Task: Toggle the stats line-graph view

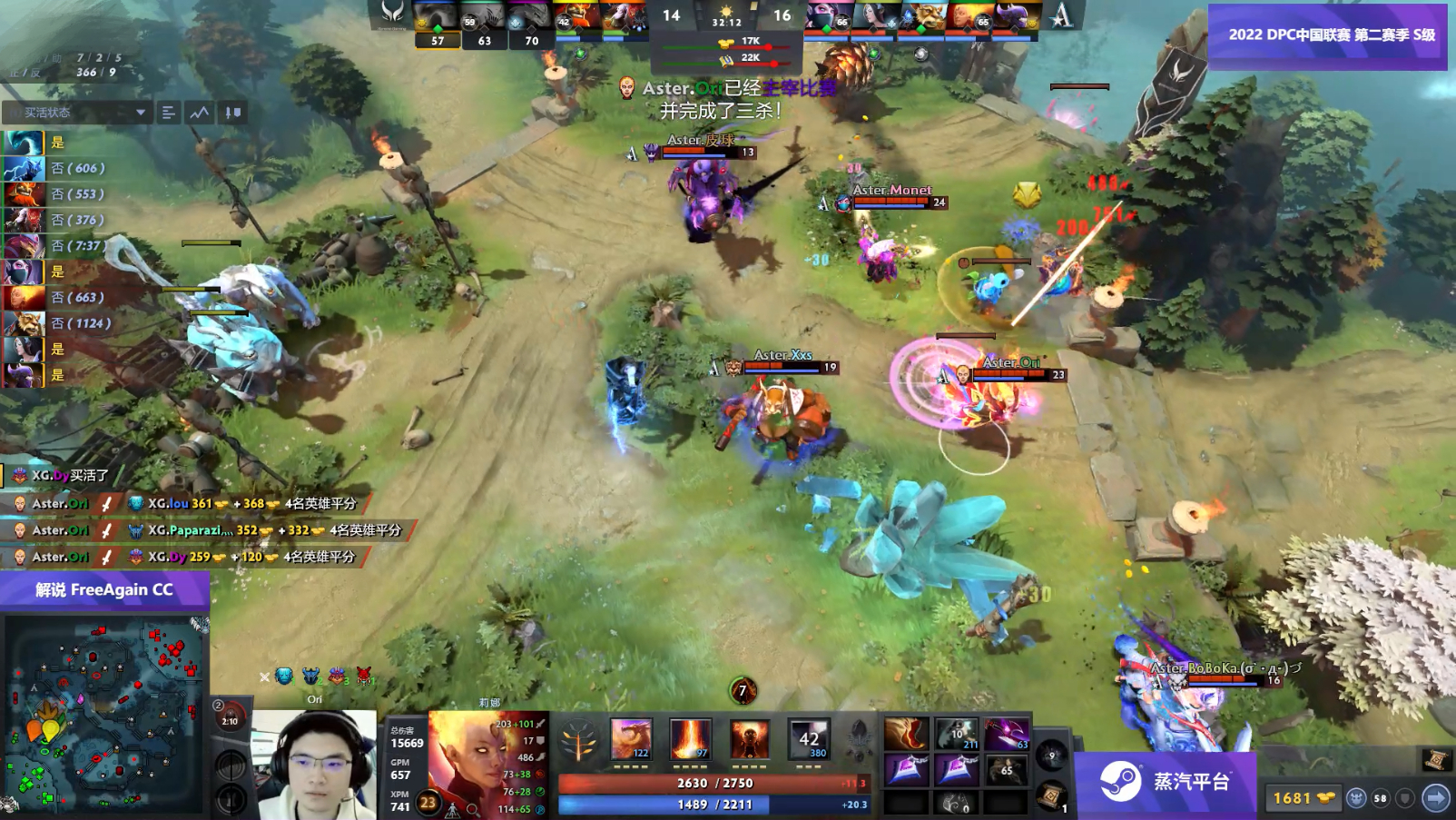Action: pos(197,113)
